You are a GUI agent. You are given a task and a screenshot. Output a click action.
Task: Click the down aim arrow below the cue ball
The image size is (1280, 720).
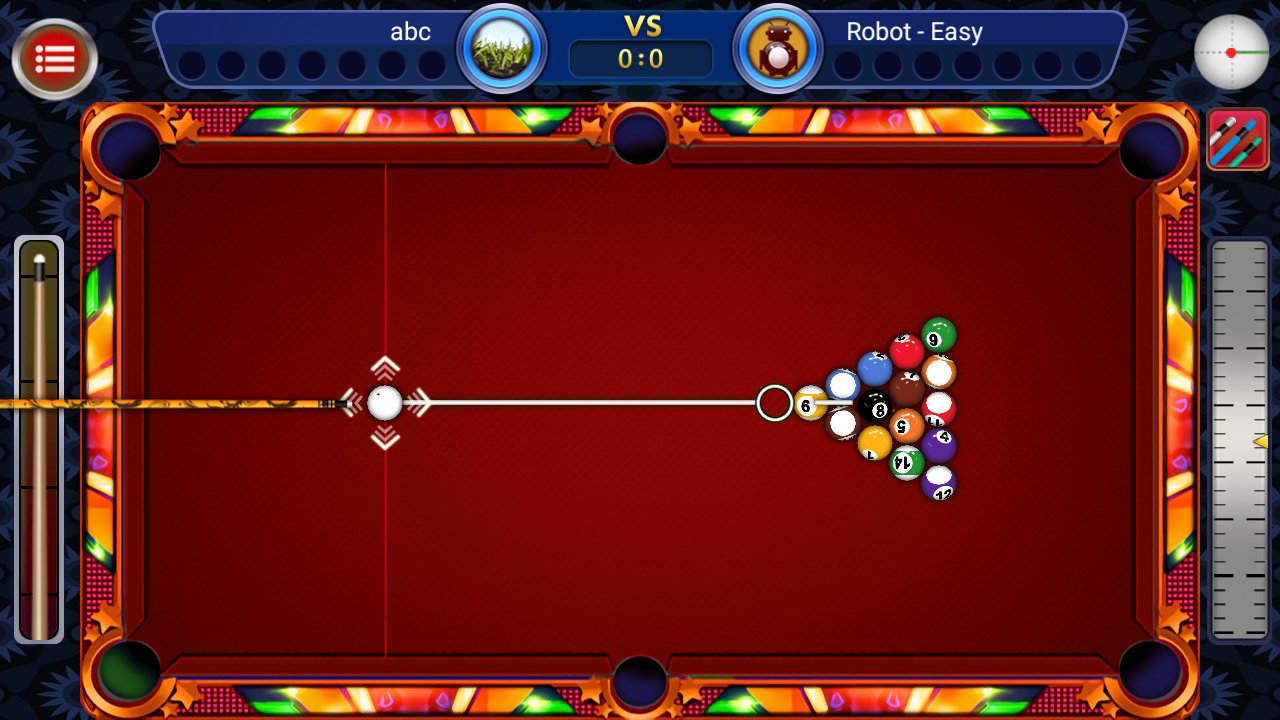(386, 436)
